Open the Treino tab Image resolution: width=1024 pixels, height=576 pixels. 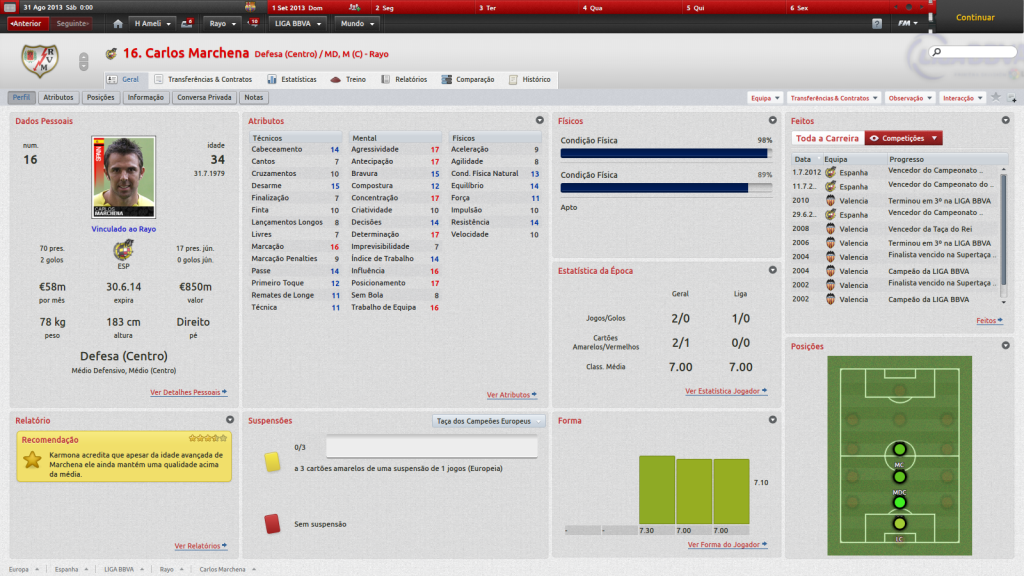[349, 79]
